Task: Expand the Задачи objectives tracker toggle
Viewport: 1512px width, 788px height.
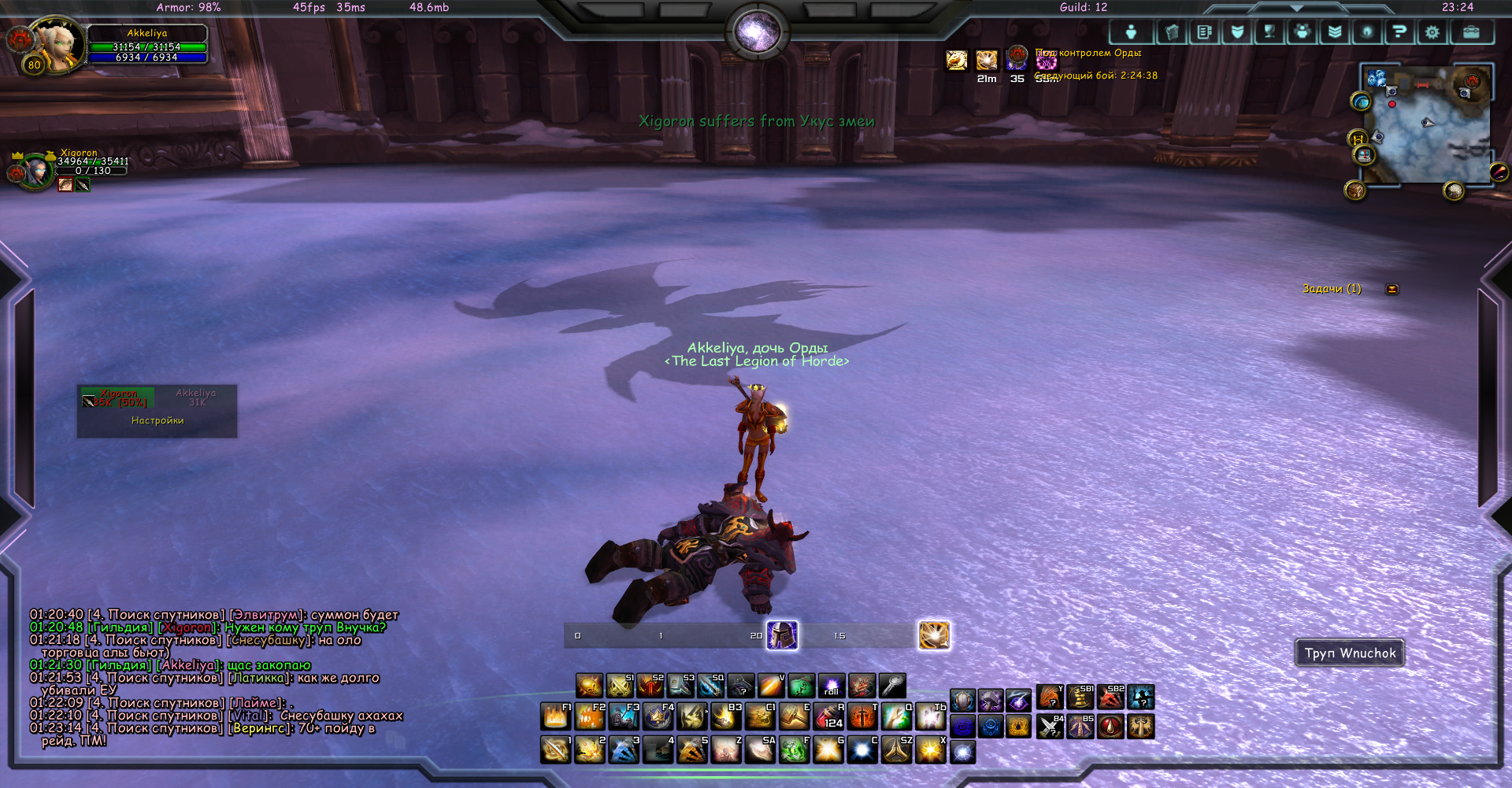Action: [1392, 290]
